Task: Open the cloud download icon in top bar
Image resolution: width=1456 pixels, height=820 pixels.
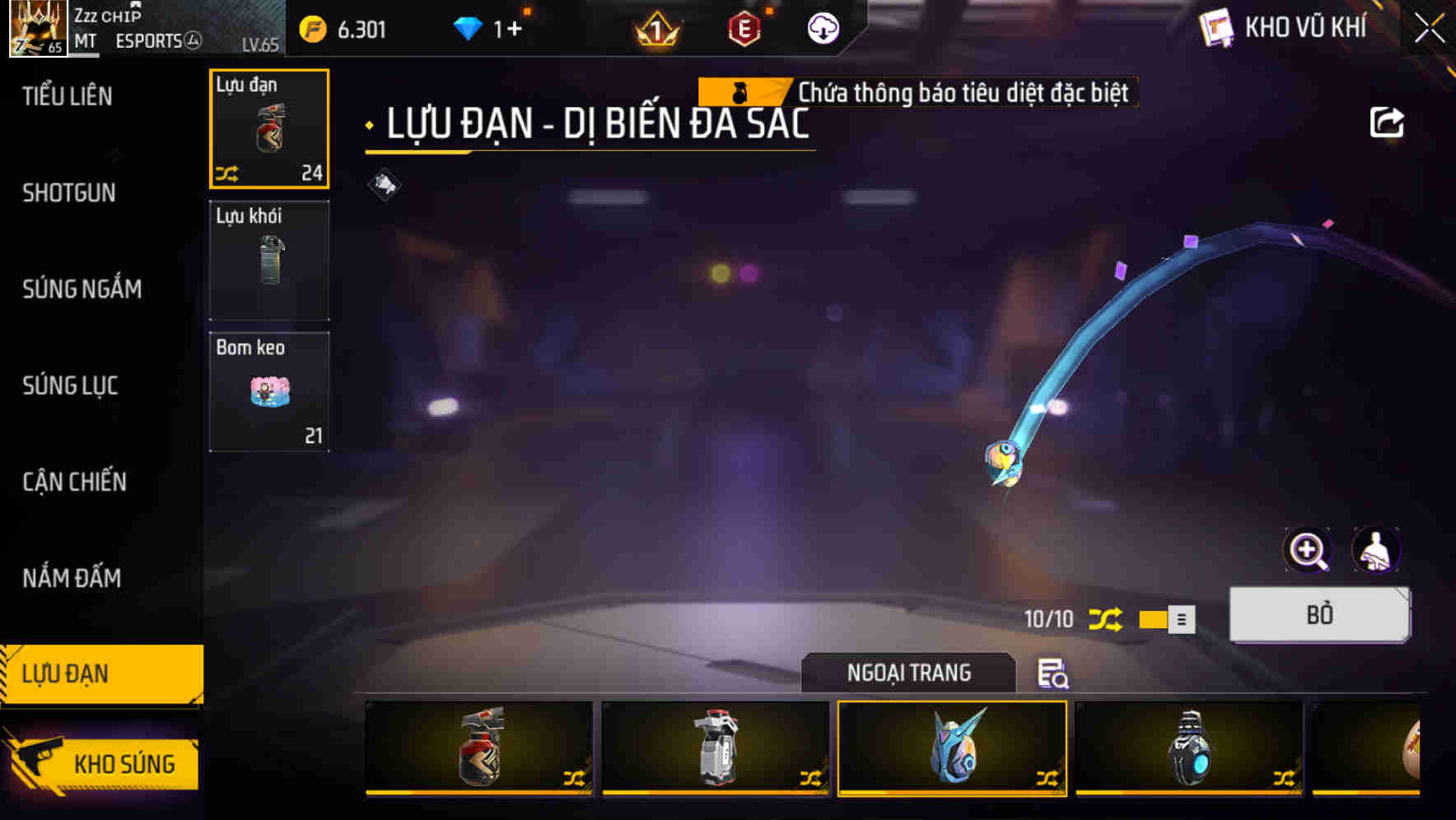Action: point(822,28)
